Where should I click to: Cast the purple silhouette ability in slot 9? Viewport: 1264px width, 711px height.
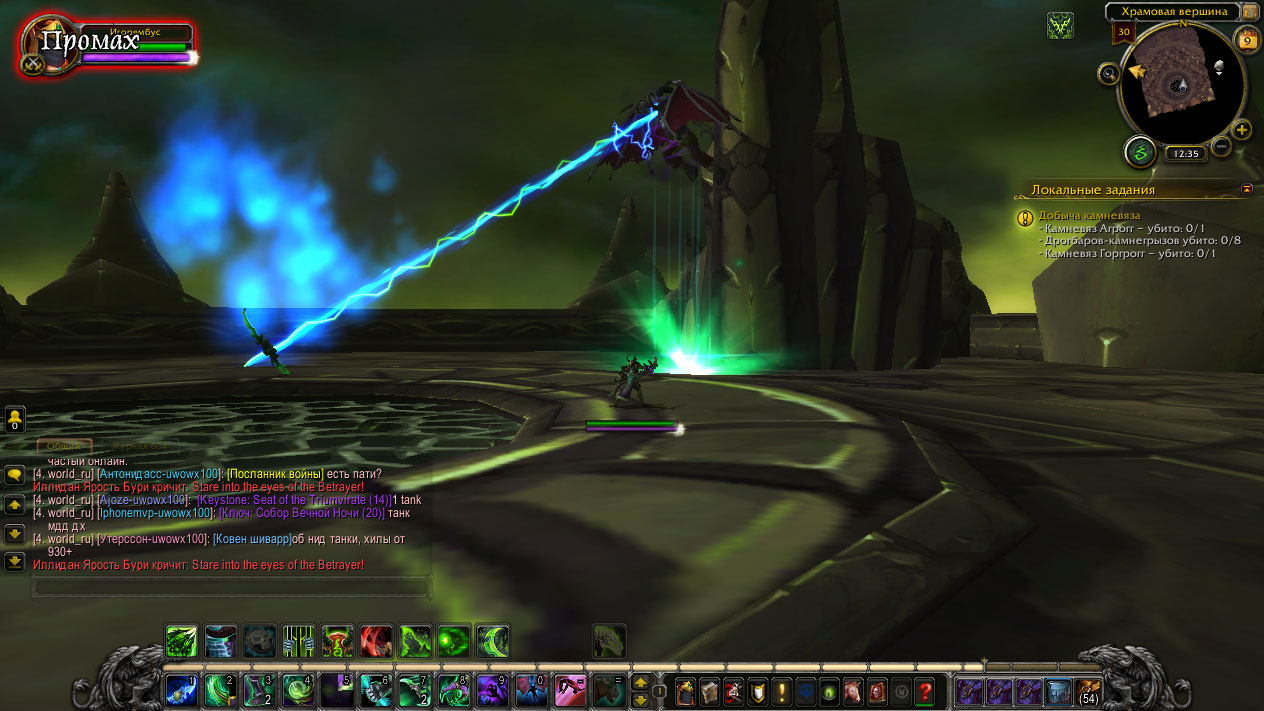pos(491,689)
